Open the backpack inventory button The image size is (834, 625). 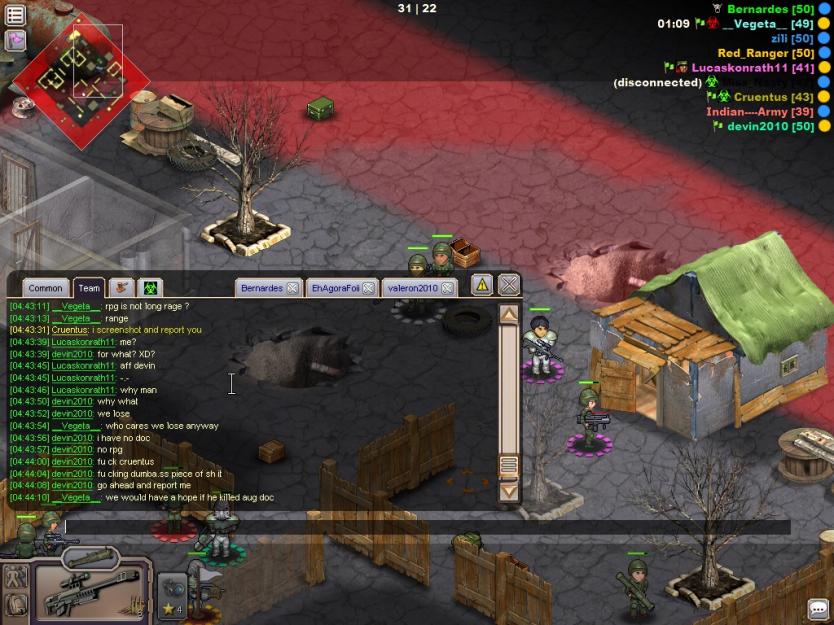16,604
